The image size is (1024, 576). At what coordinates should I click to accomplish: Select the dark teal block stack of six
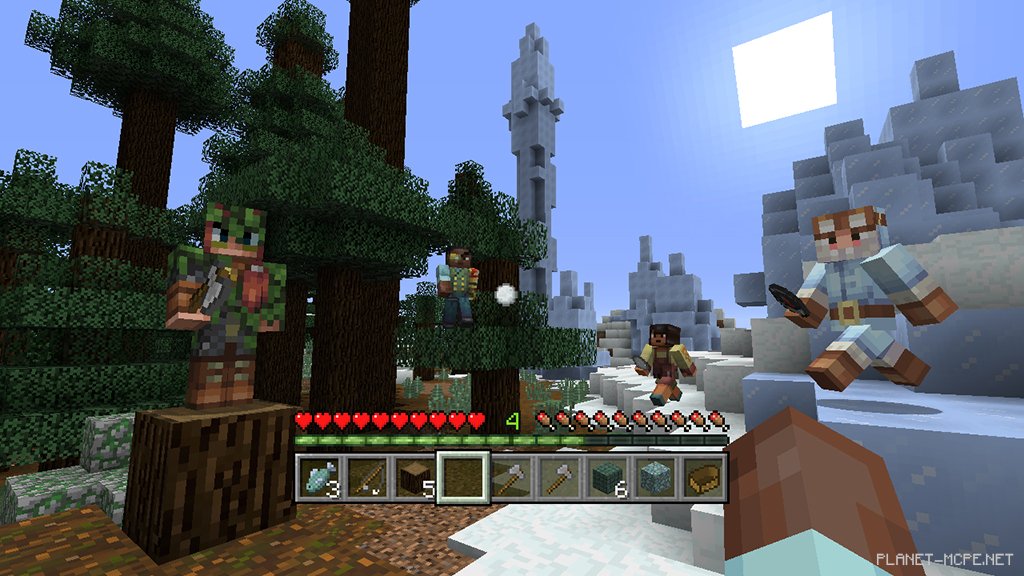tap(608, 477)
